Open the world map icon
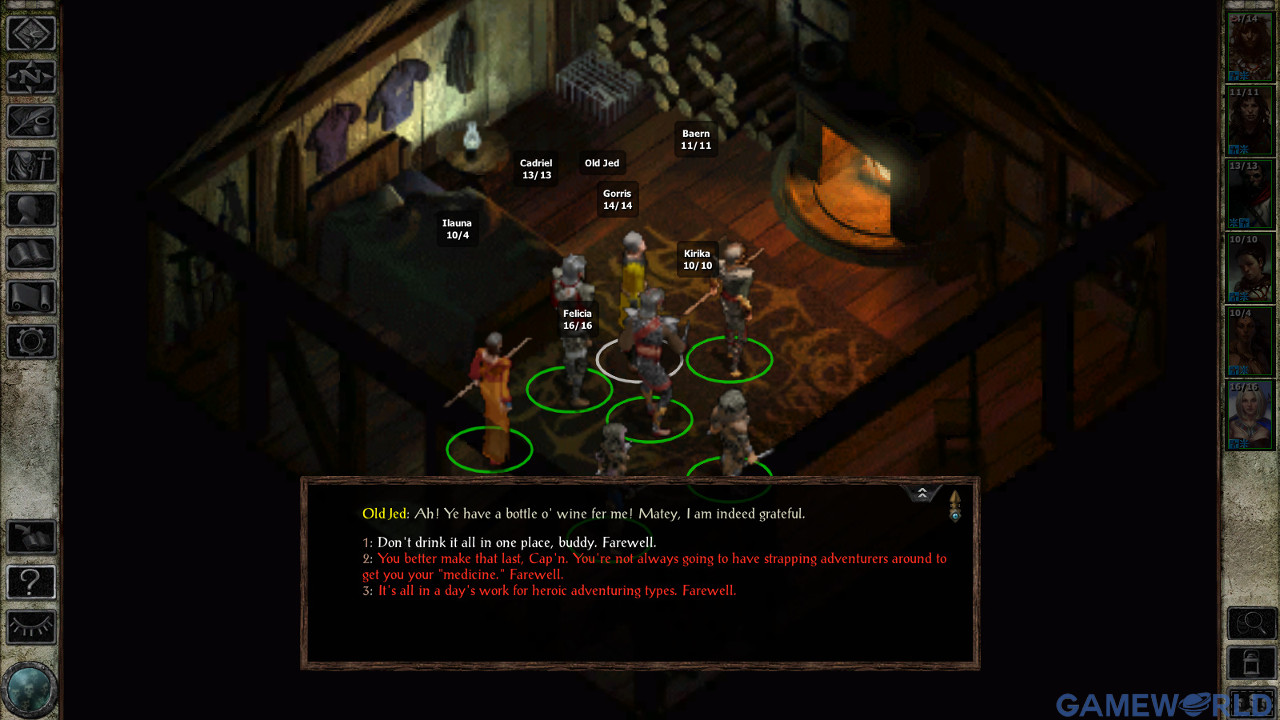The height and width of the screenshot is (720, 1280). pos(32,33)
